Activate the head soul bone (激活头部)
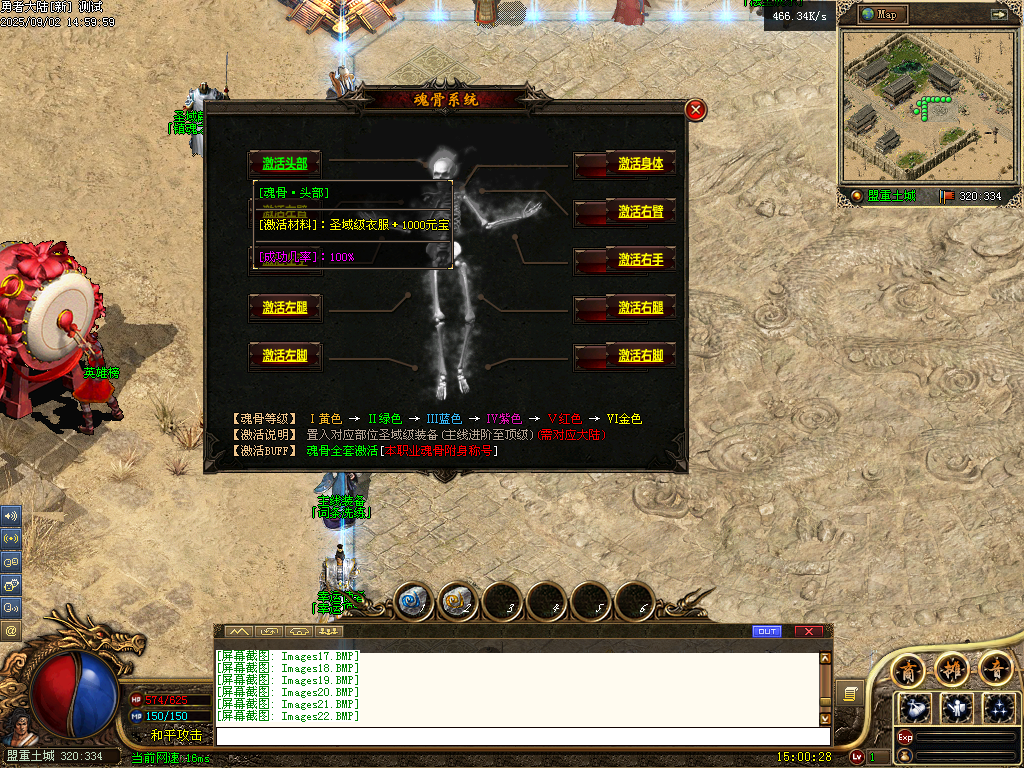 tap(285, 164)
